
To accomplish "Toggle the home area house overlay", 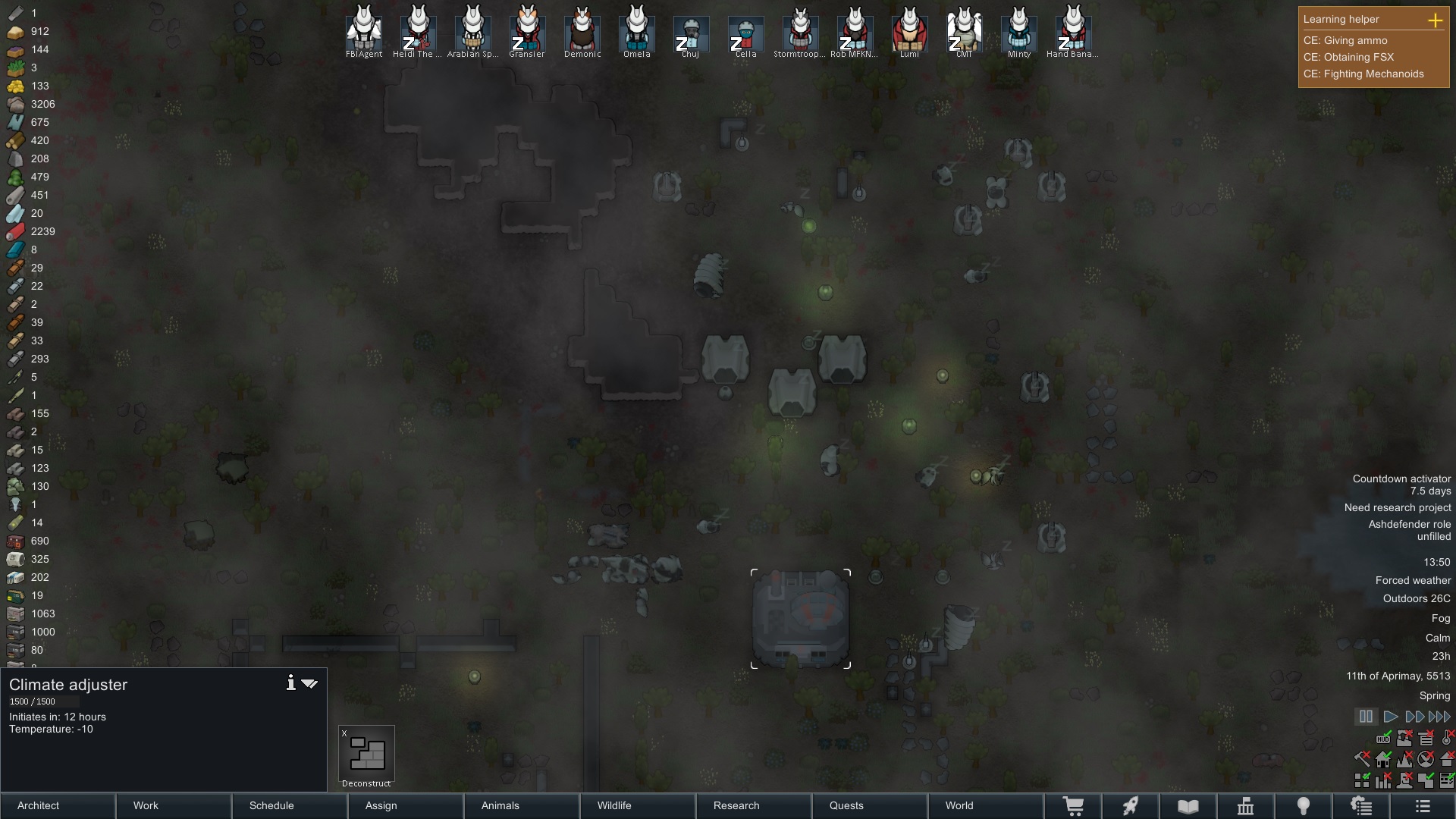I will click(x=1382, y=759).
